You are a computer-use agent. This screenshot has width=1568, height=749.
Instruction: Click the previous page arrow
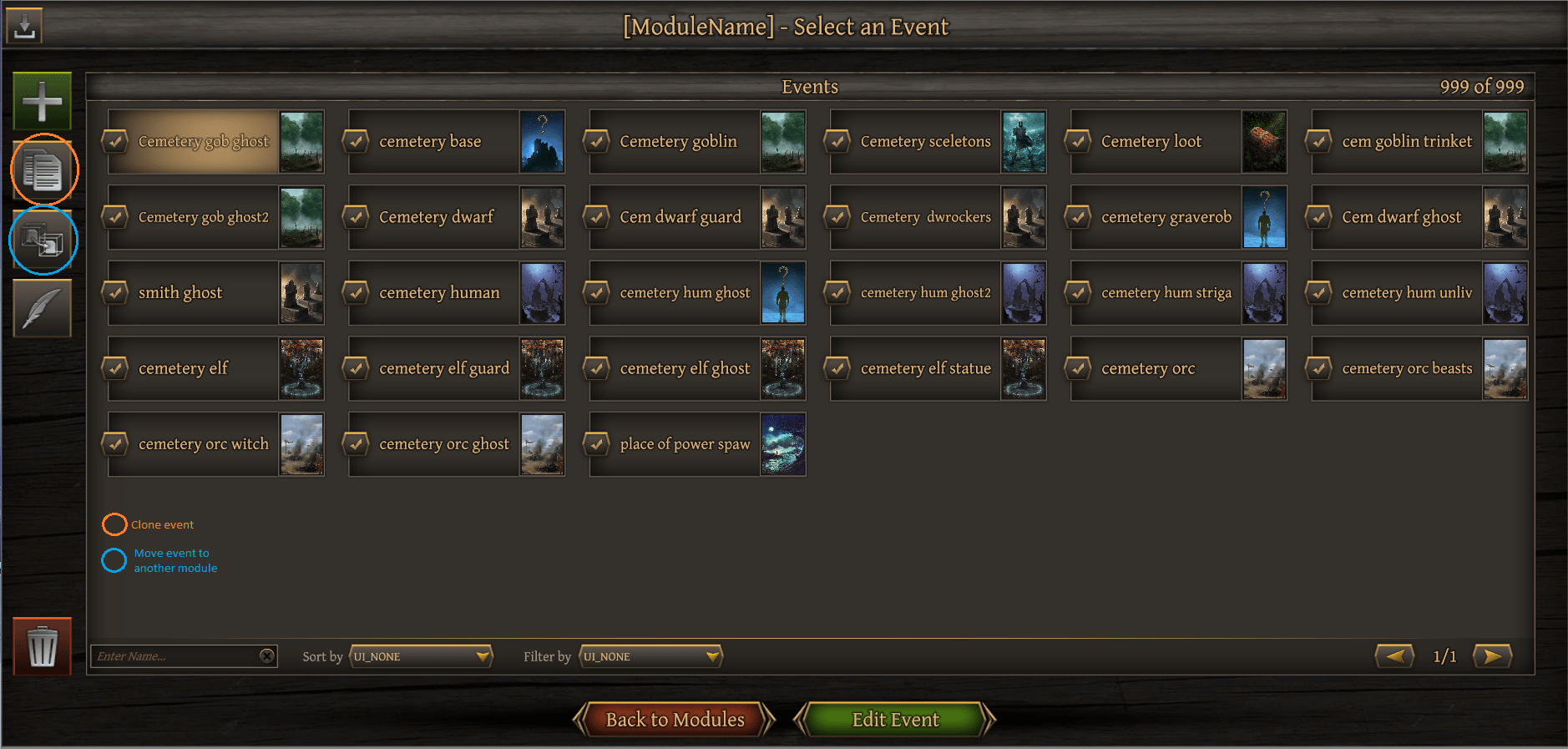pyautogui.click(x=1394, y=656)
